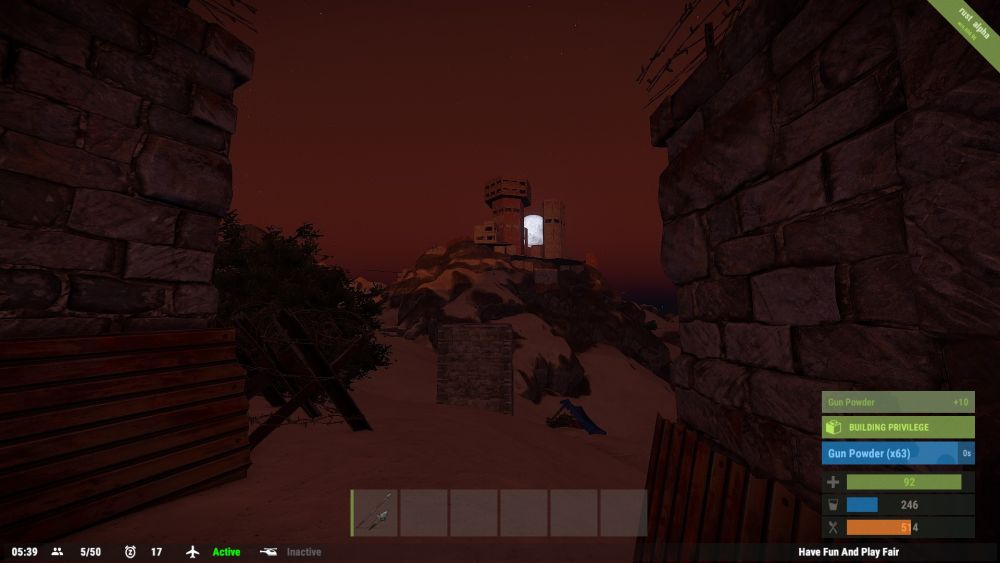Select the weapon in the first hotbar slot

click(x=374, y=513)
